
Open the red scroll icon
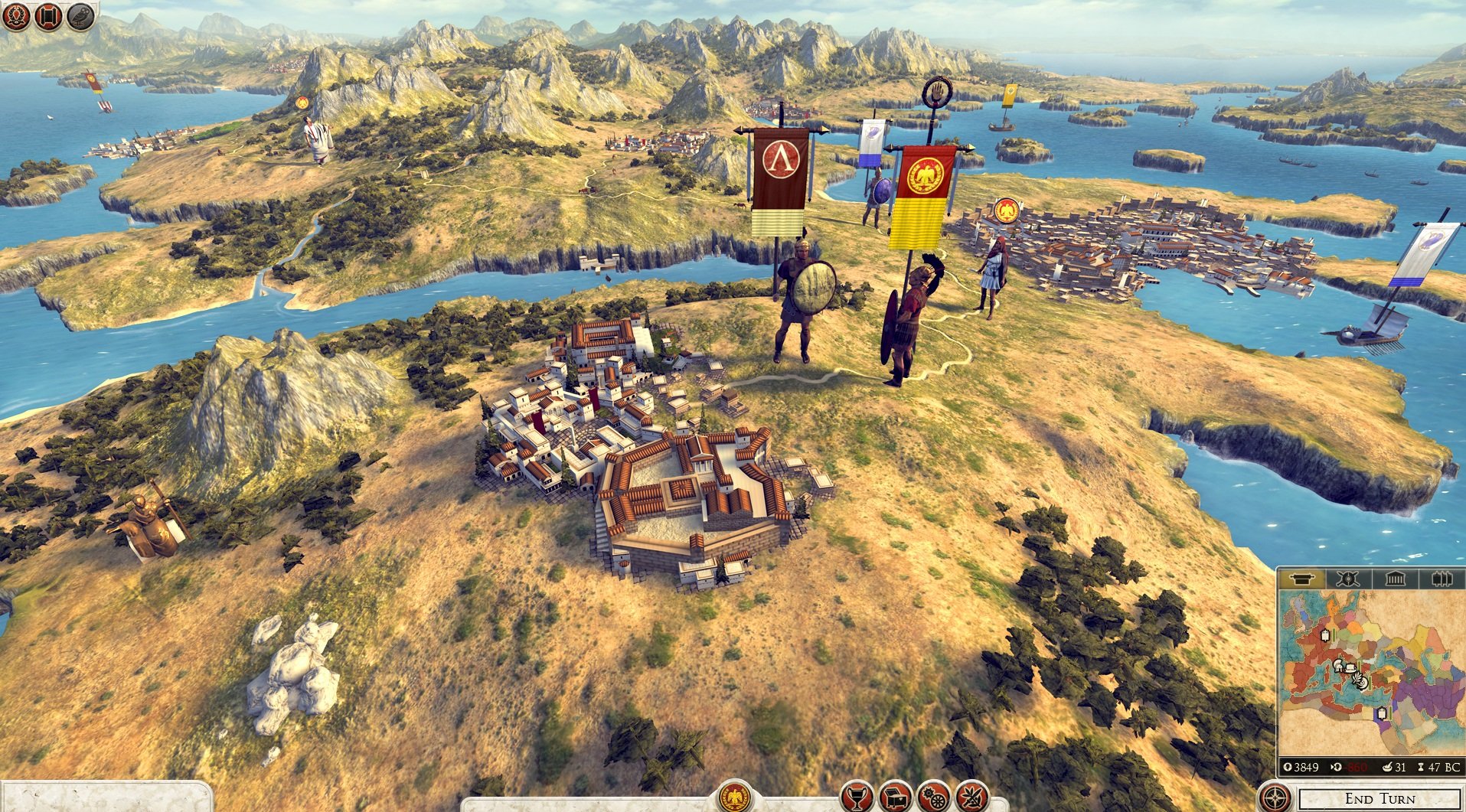point(47,16)
